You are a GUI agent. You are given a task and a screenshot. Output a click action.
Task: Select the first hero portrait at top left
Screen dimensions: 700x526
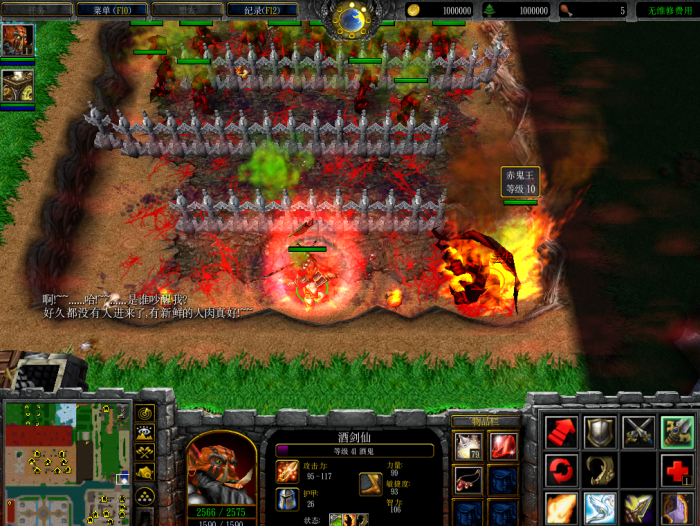[x=18, y=40]
